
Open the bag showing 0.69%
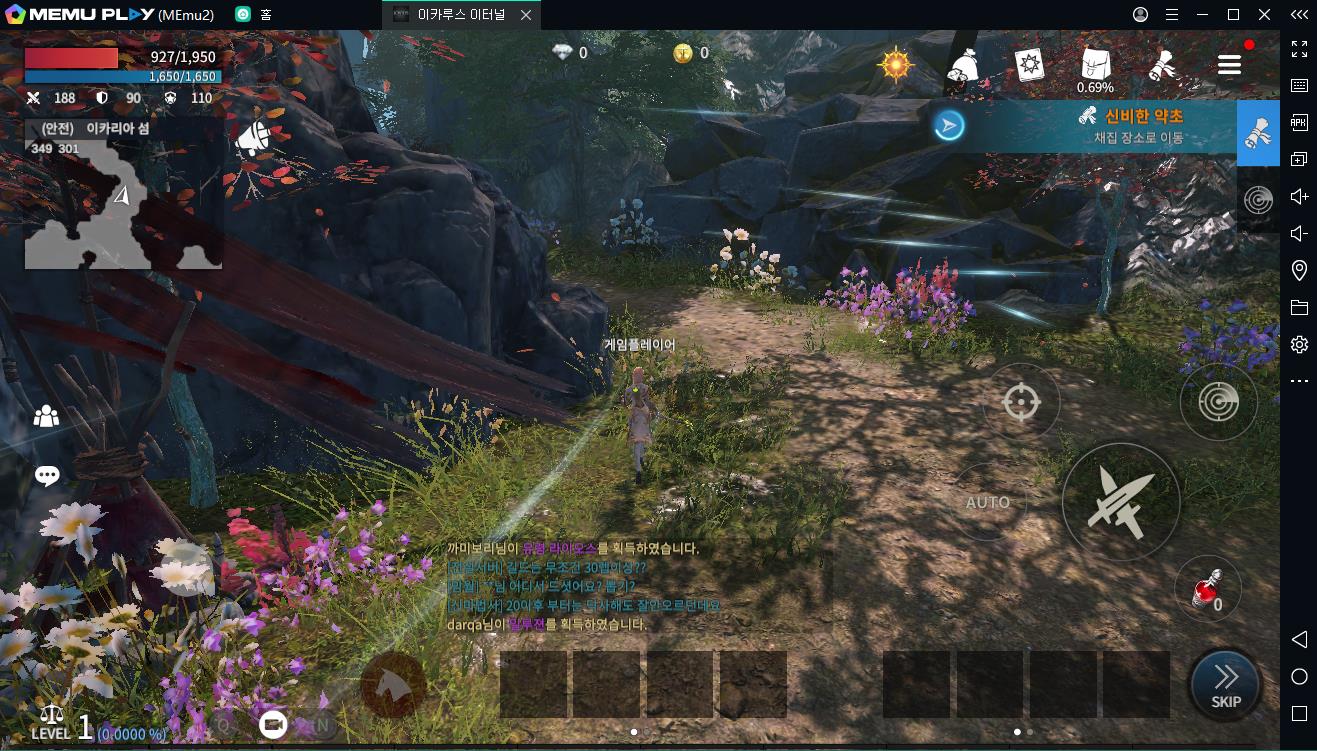(x=1095, y=67)
